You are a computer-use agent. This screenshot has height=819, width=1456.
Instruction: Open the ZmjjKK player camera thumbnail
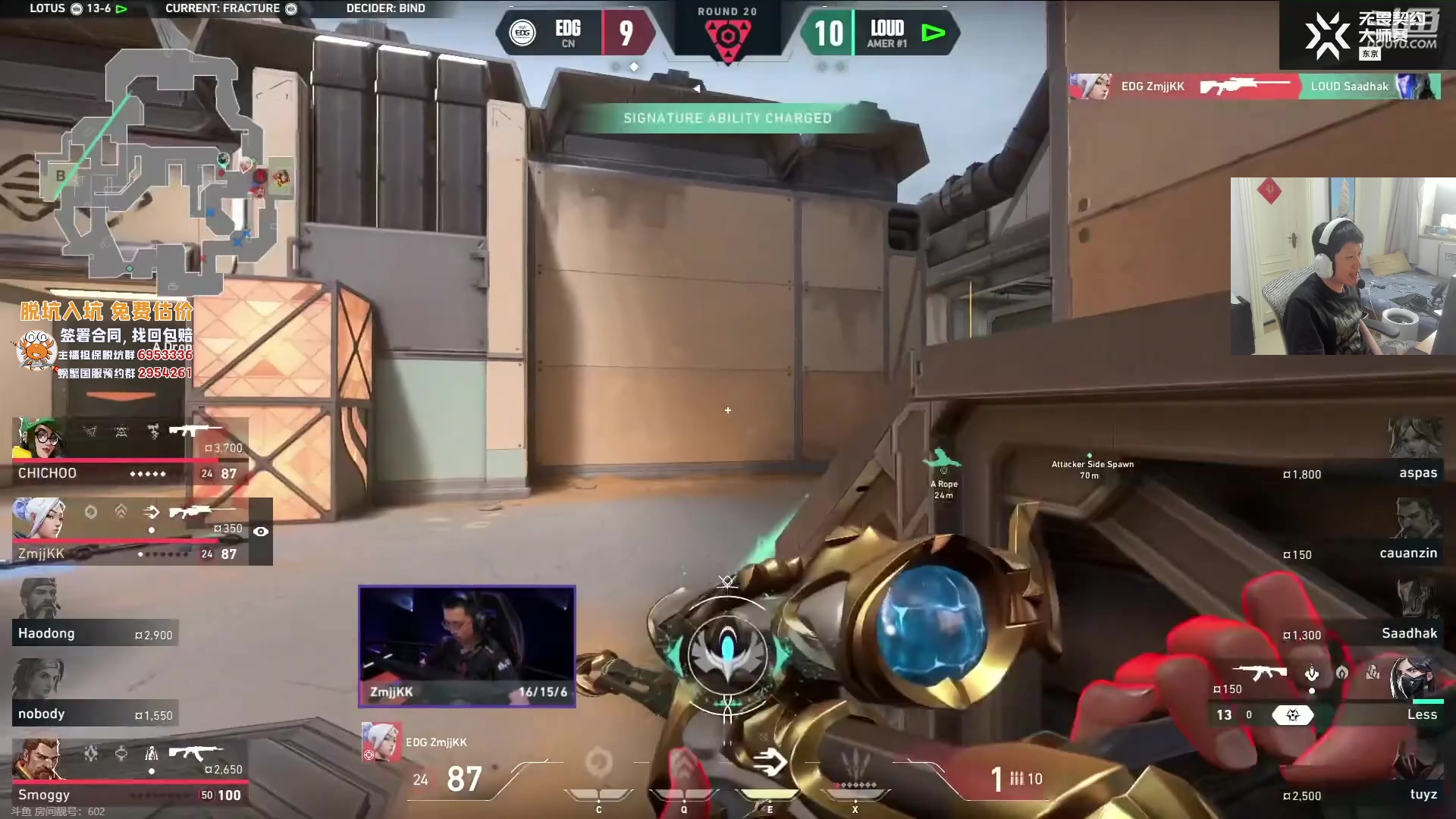click(x=467, y=646)
